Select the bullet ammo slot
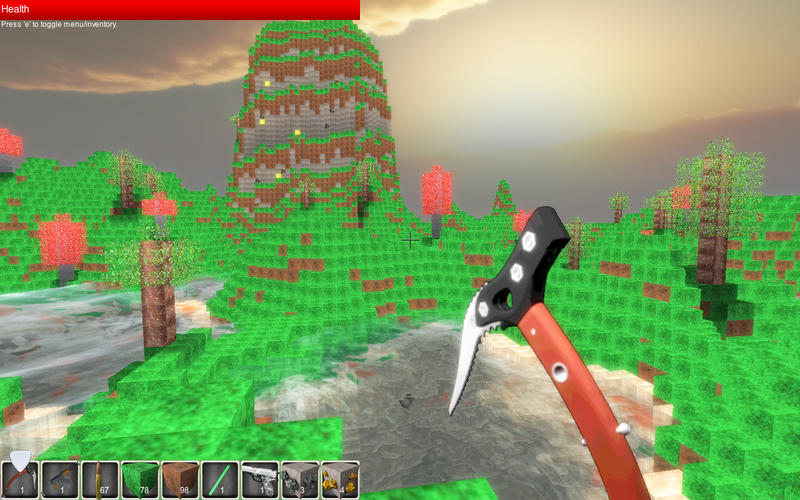This screenshot has width=800, height=500. [100, 479]
